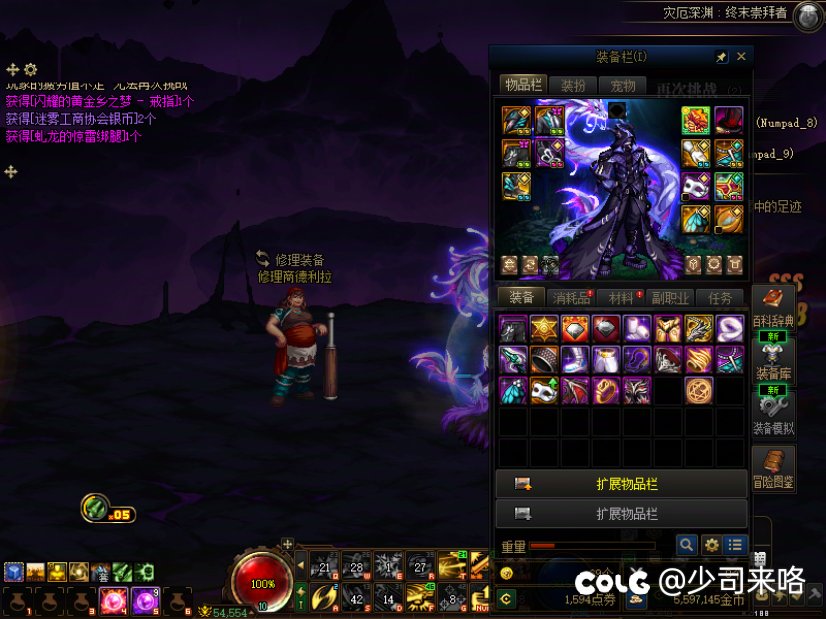The width and height of the screenshot is (826, 619).
Task: Click the yellow 扩展物品栏 expand inventory button
Action: click(621, 484)
